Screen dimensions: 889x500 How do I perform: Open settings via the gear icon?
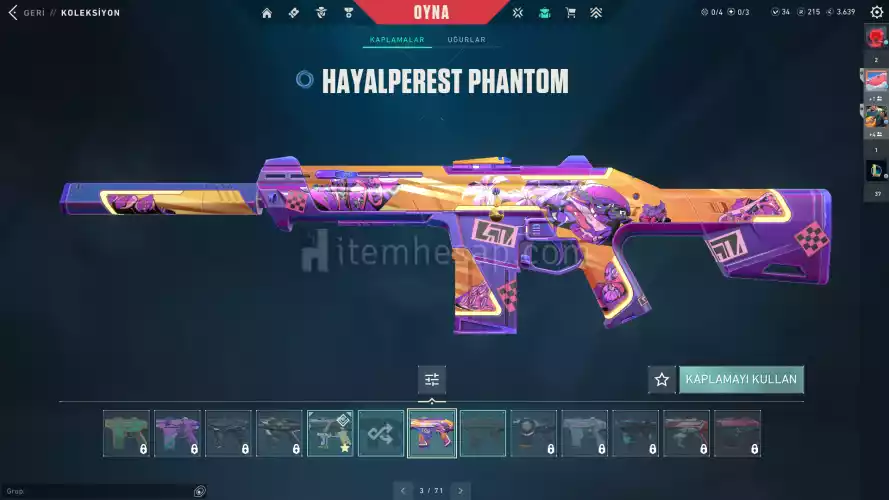877,12
